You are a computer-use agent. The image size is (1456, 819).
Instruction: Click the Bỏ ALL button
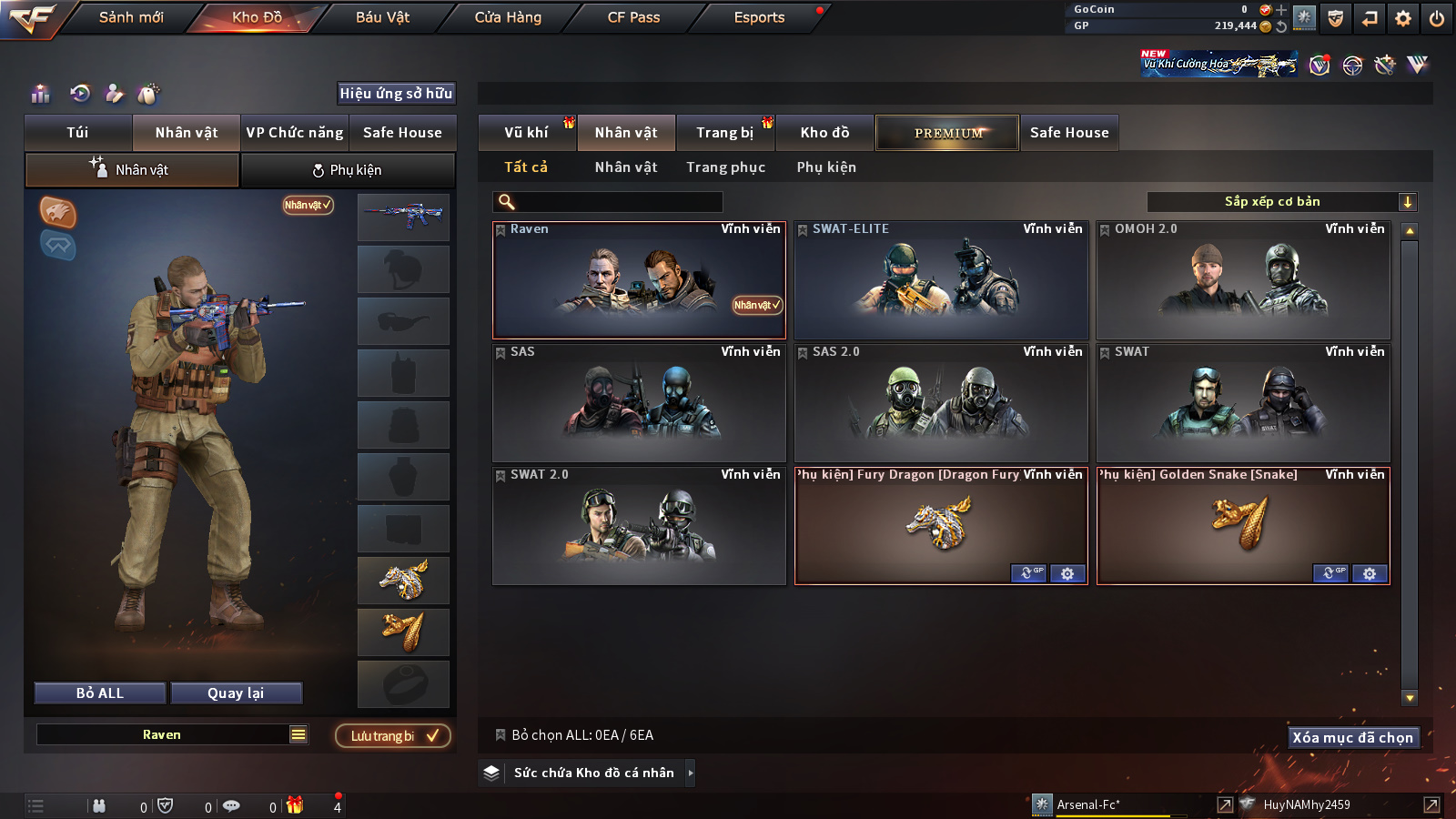[x=100, y=693]
